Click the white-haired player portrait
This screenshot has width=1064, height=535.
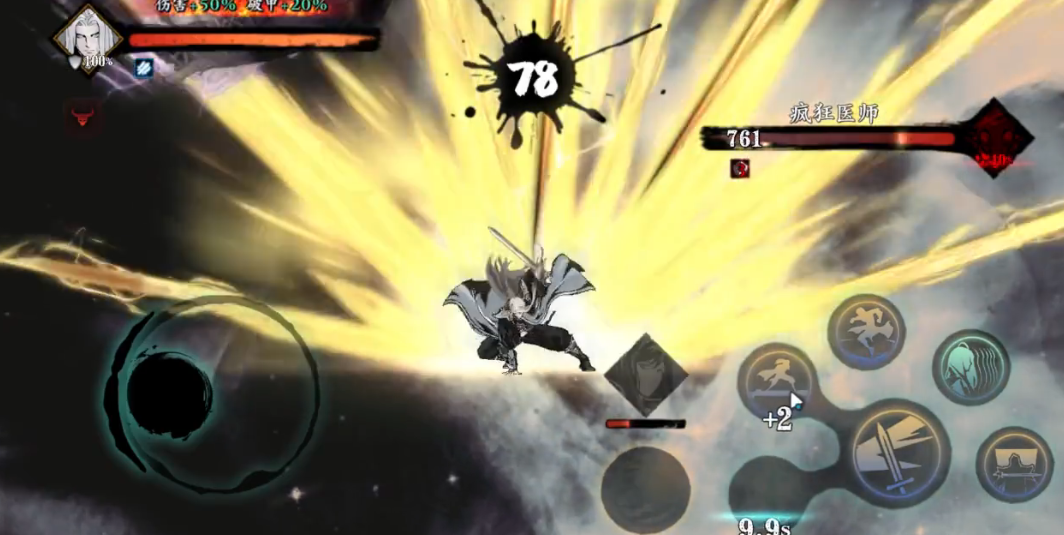pyautogui.click(x=87, y=37)
